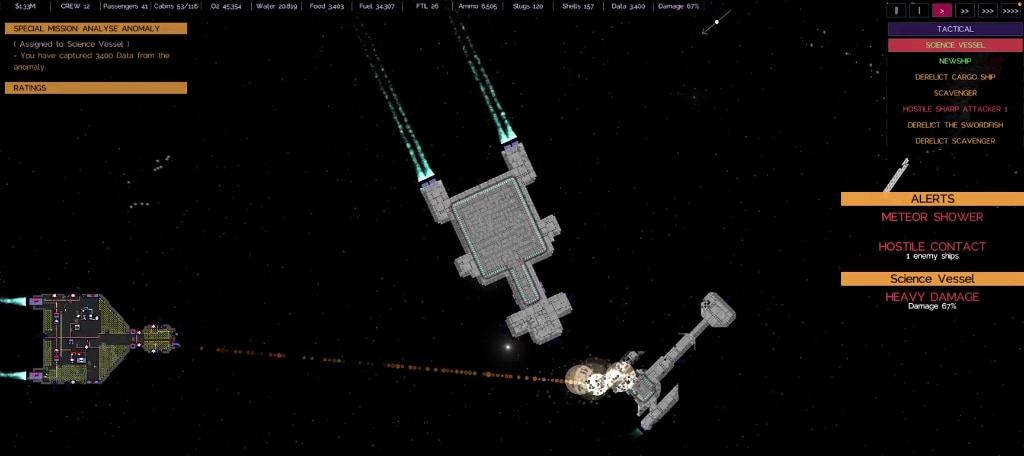Show the Hostile Contact alert
The height and width of the screenshot is (456, 1024).
pos(932,247)
